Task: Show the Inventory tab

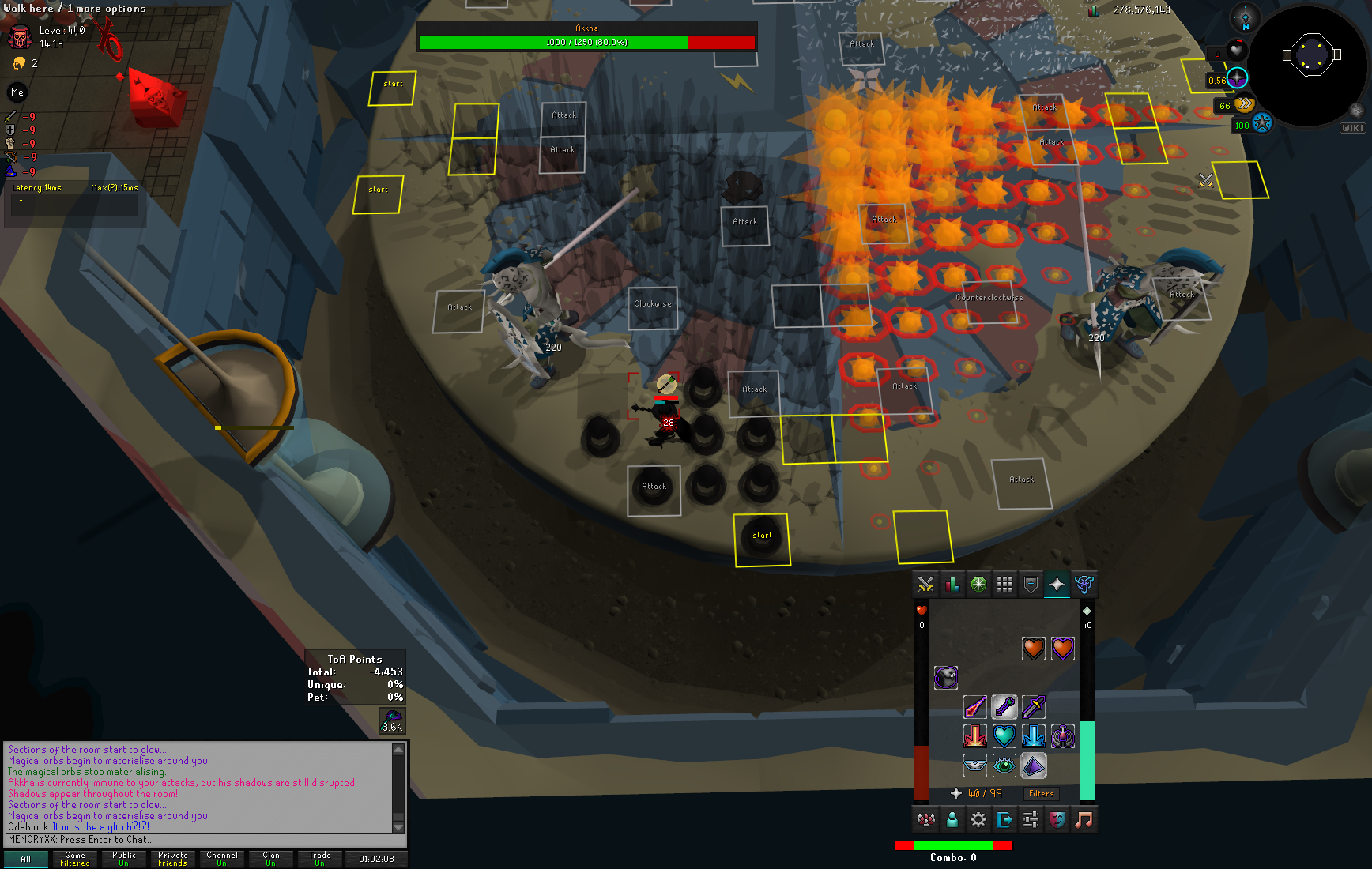Action: pos(1004,585)
